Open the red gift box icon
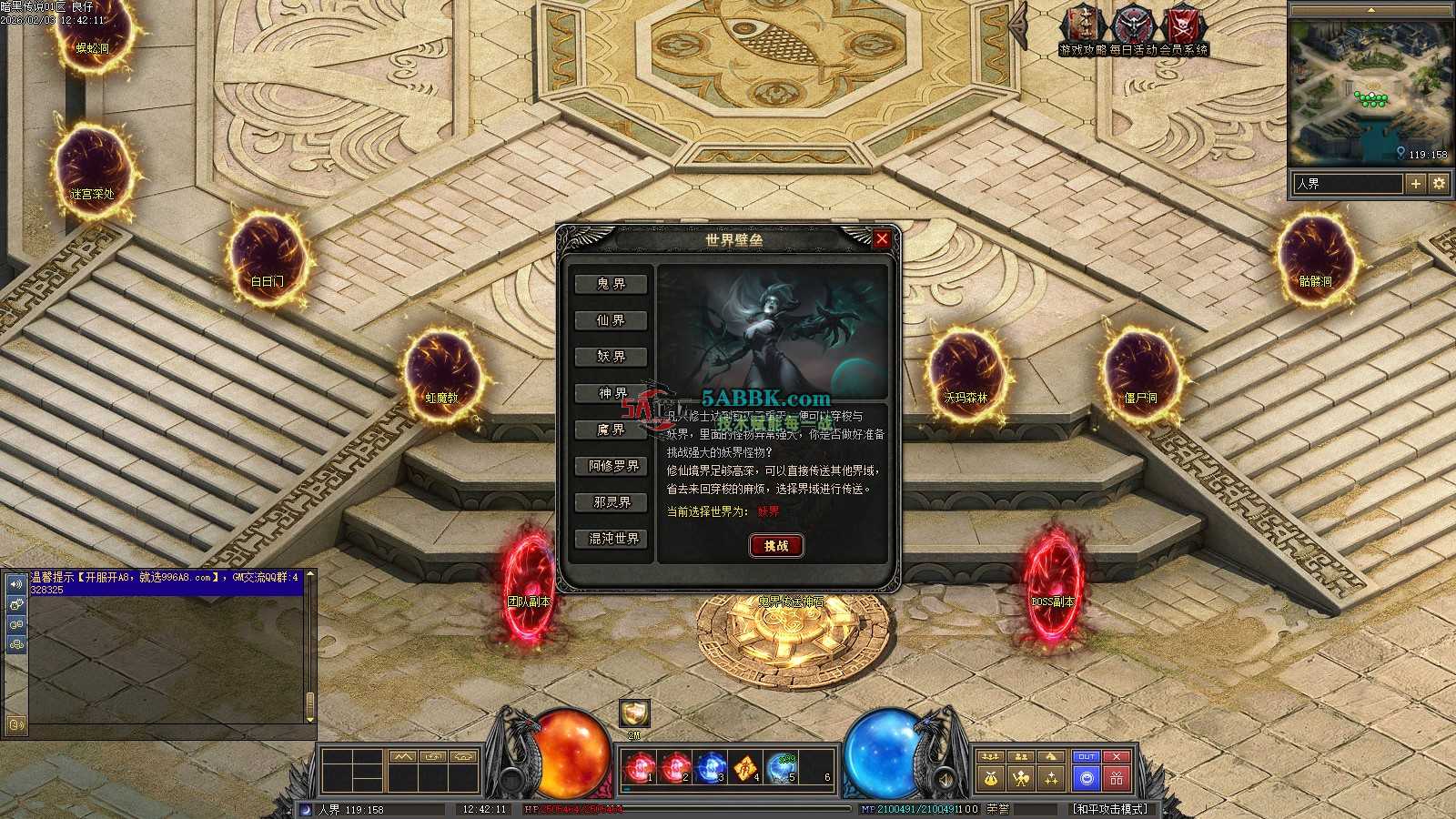 click(1117, 779)
